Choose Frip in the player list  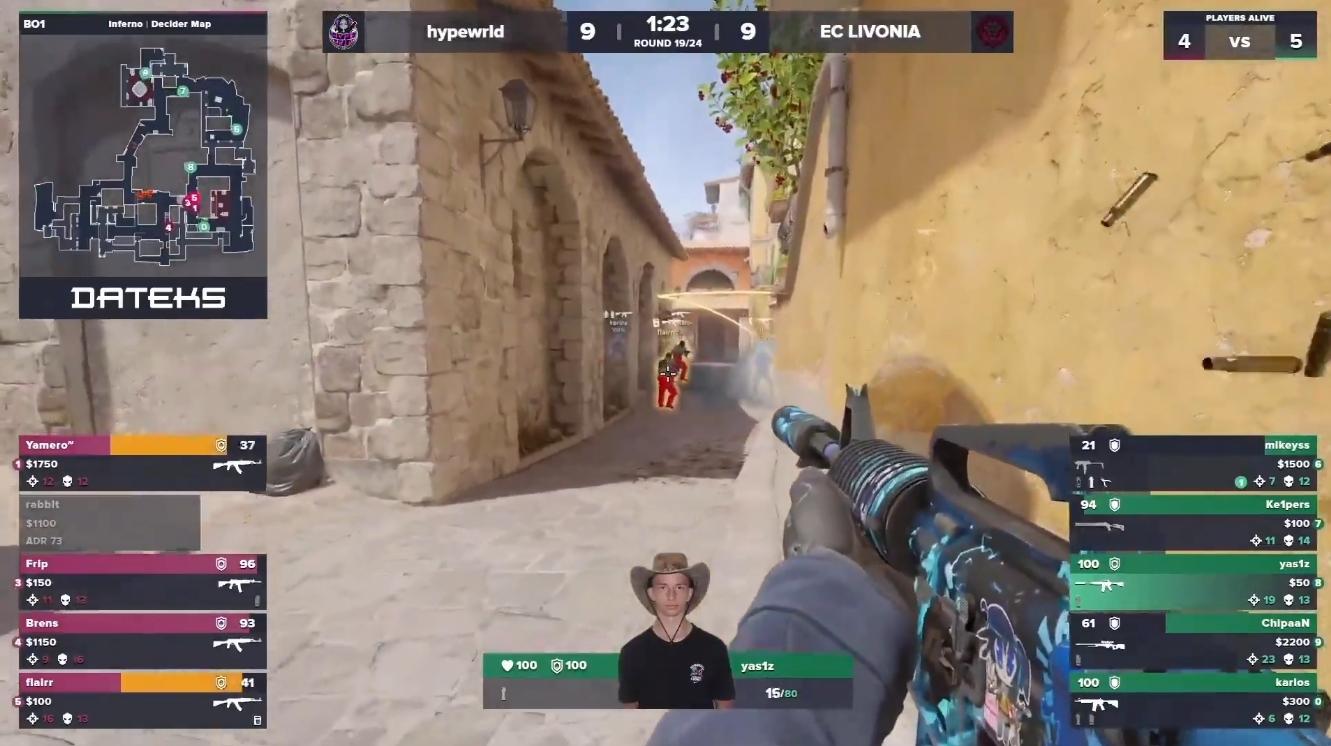[x=142, y=582]
